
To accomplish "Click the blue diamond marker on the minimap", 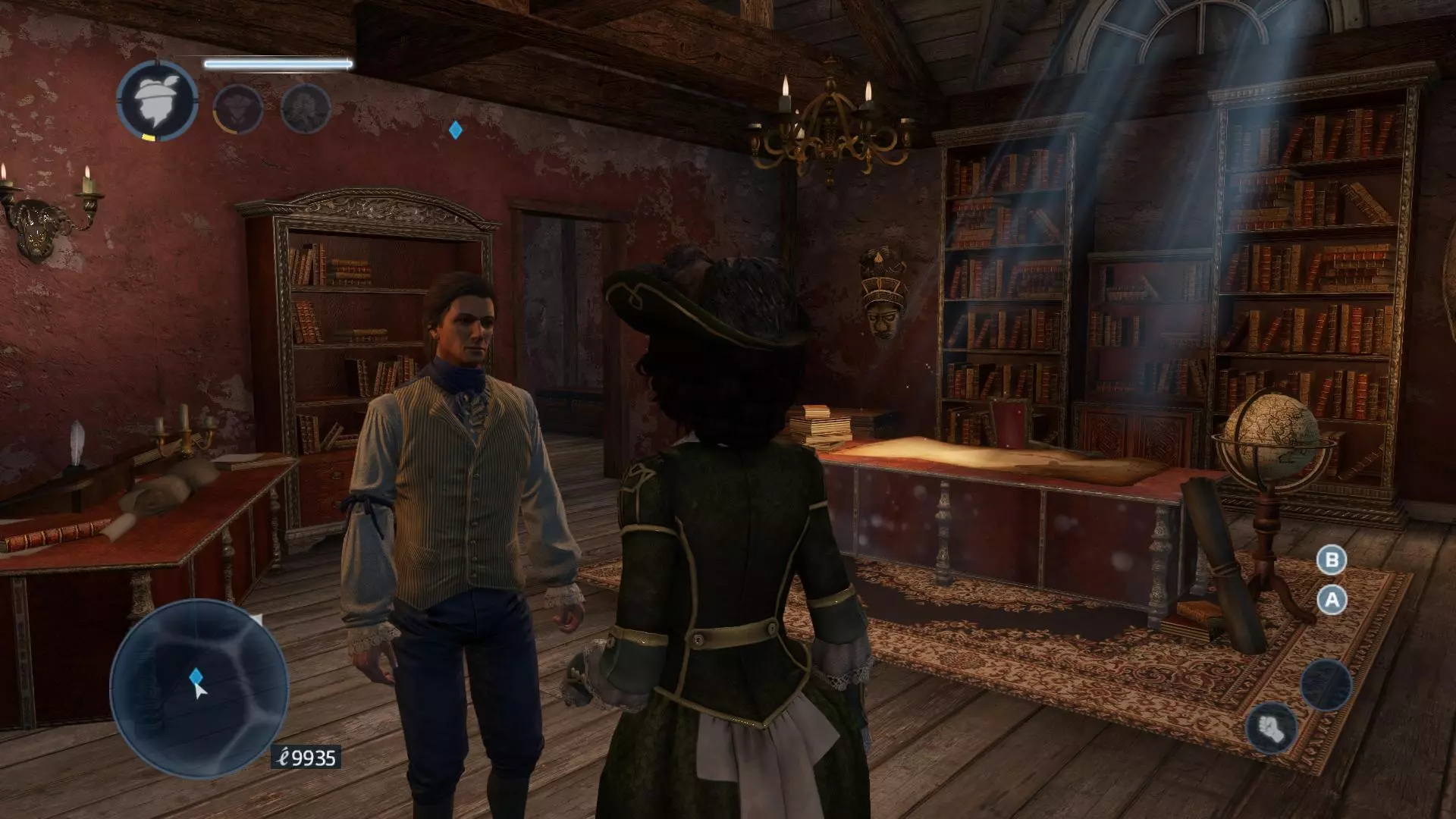I will pyautogui.click(x=196, y=676).
